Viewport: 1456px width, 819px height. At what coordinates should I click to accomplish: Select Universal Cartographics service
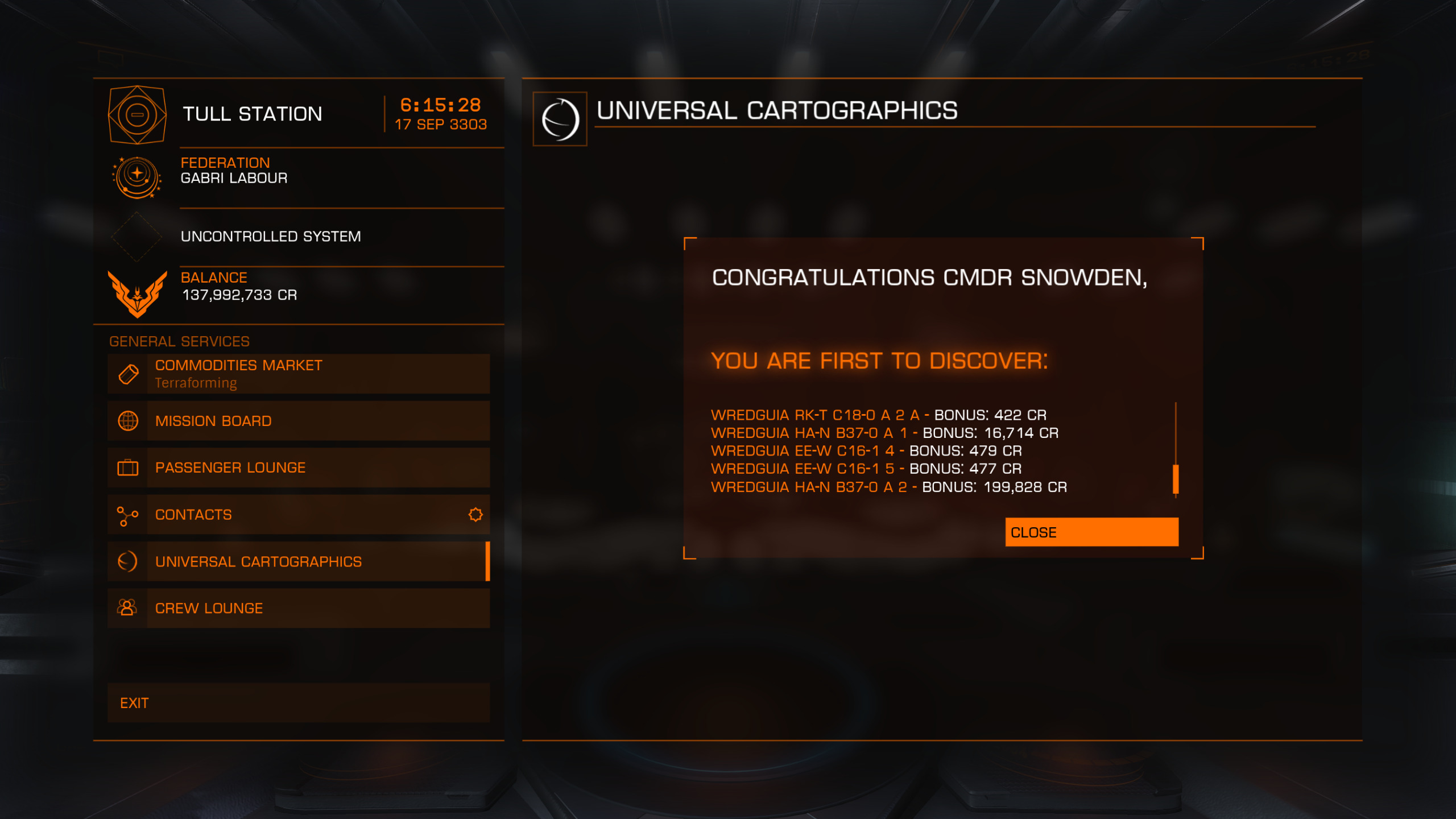point(299,561)
